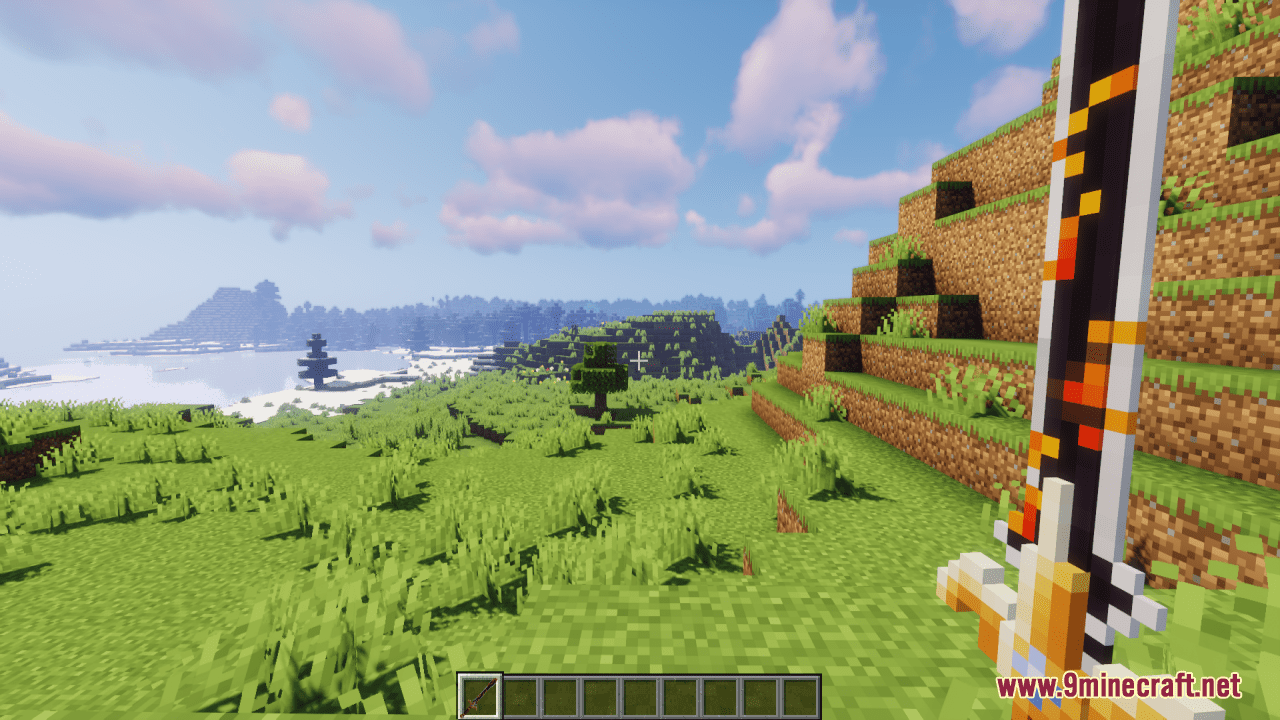Click the crosshair at screen center
Viewport: 1280px width, 720px height.
640,360
